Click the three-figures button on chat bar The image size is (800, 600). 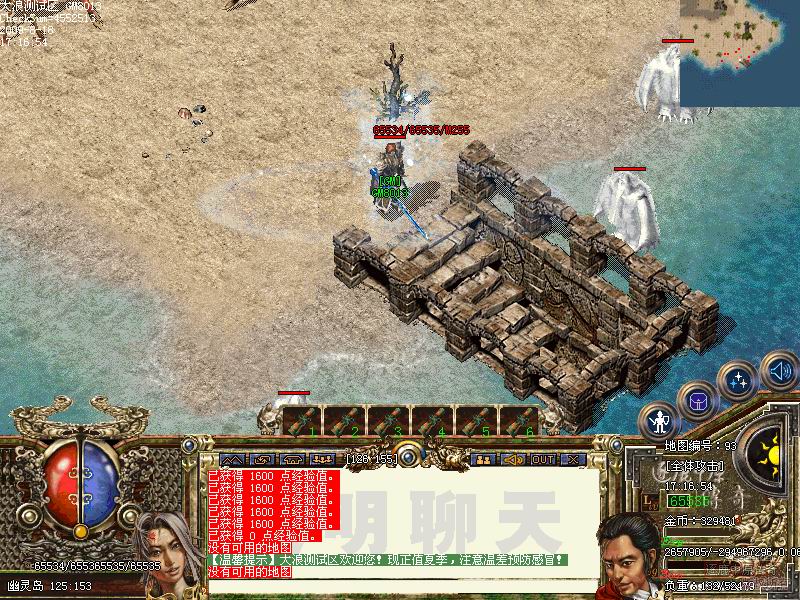pyautogui.click(x=322, y=460)
